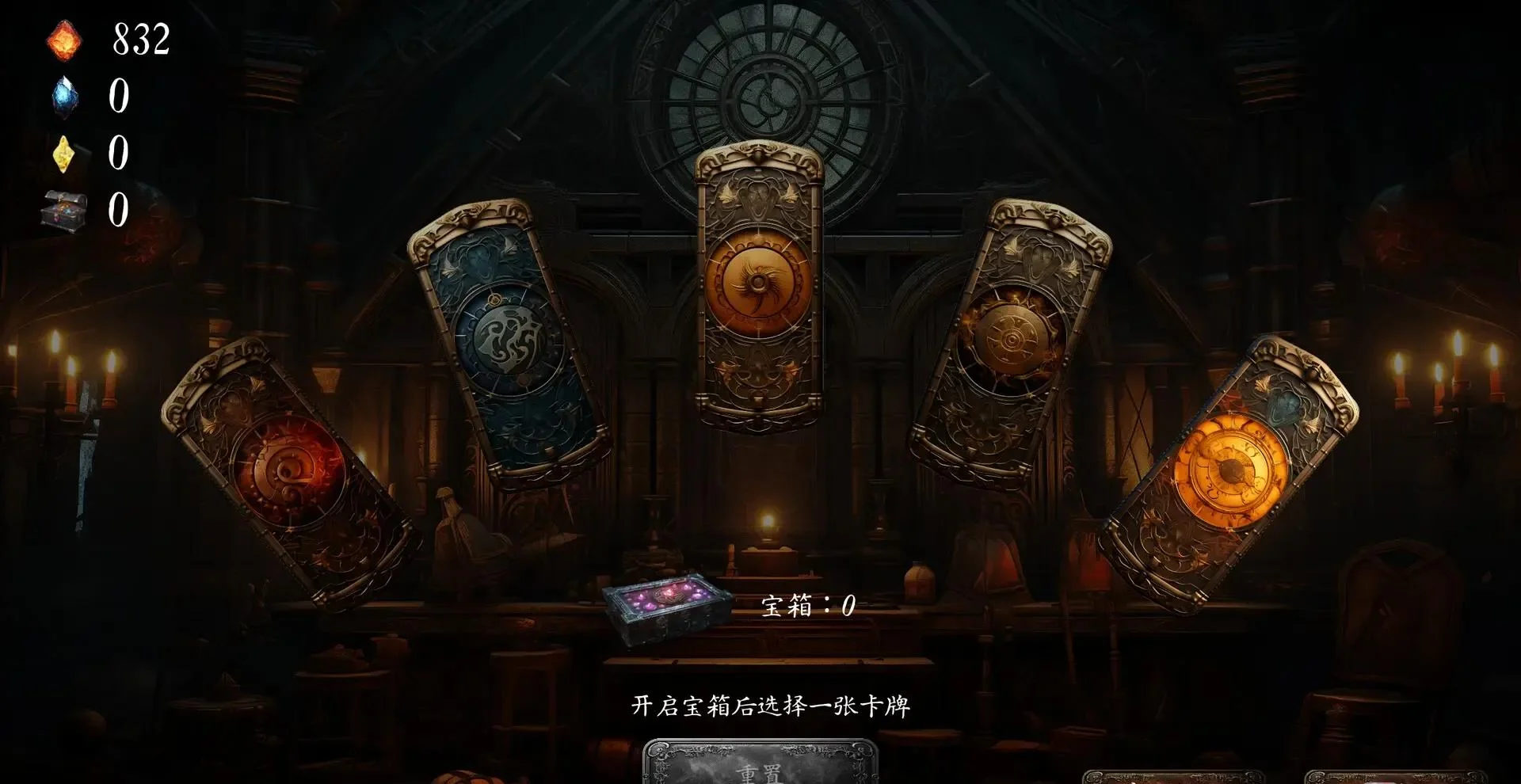Click the chest count showing 0
Image resolution: width=1521 pixels, height=784 pixels.
pyautogui.click(x=119, y=210)
